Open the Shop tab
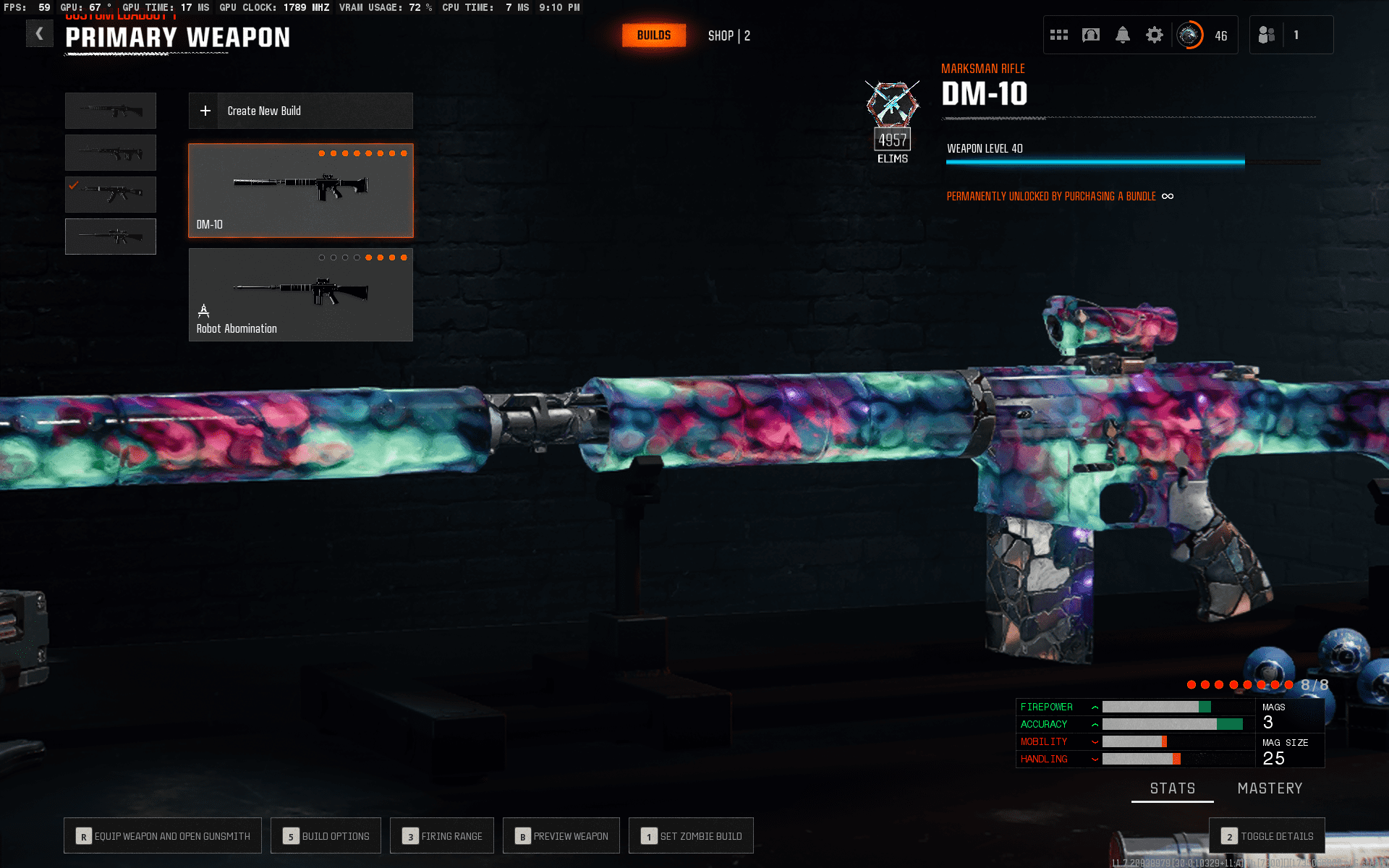1389x868 pixels. 729,35
